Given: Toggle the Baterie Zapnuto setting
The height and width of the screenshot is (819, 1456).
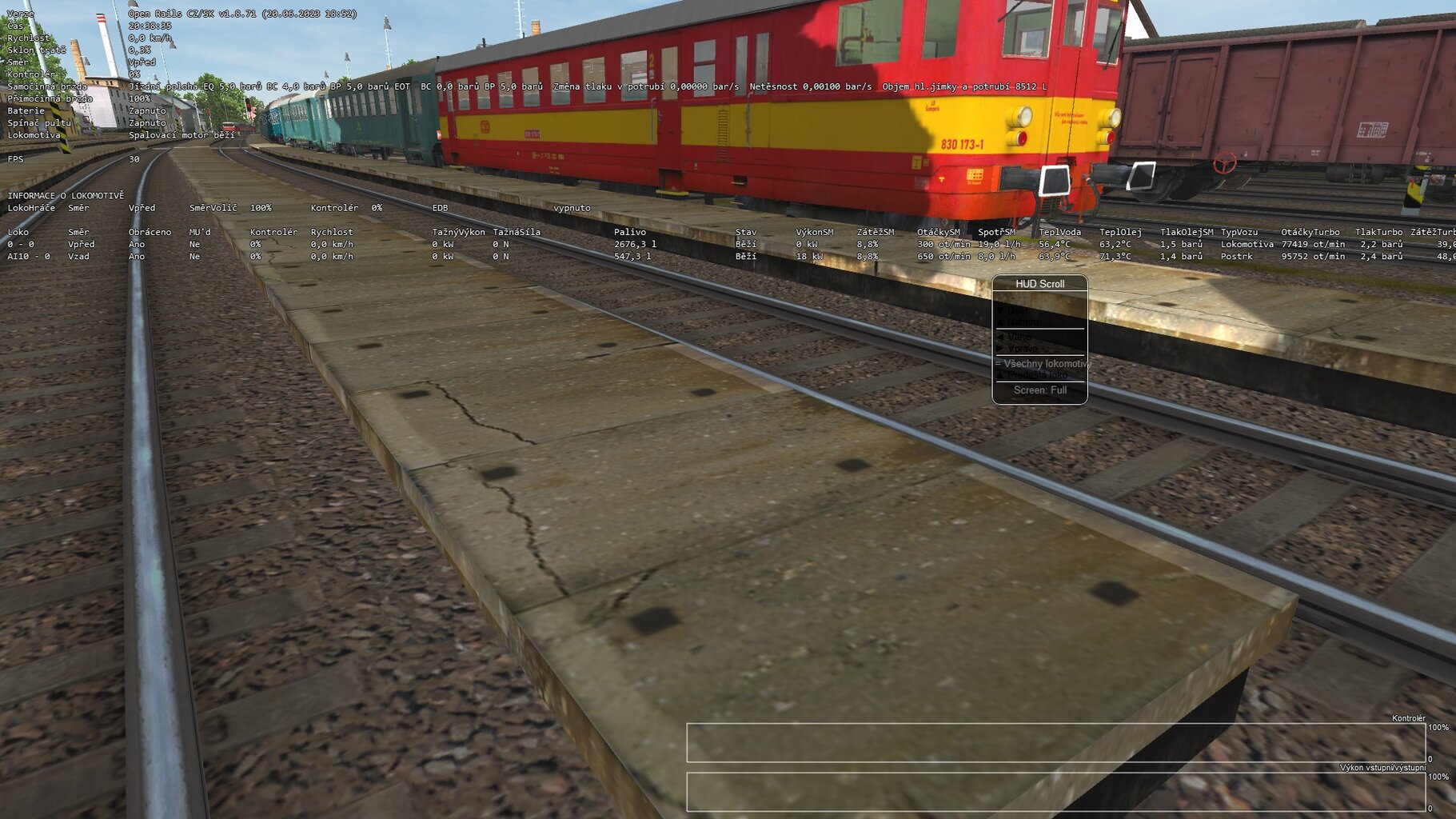Looking at the screenshot, I should point(146,110).
